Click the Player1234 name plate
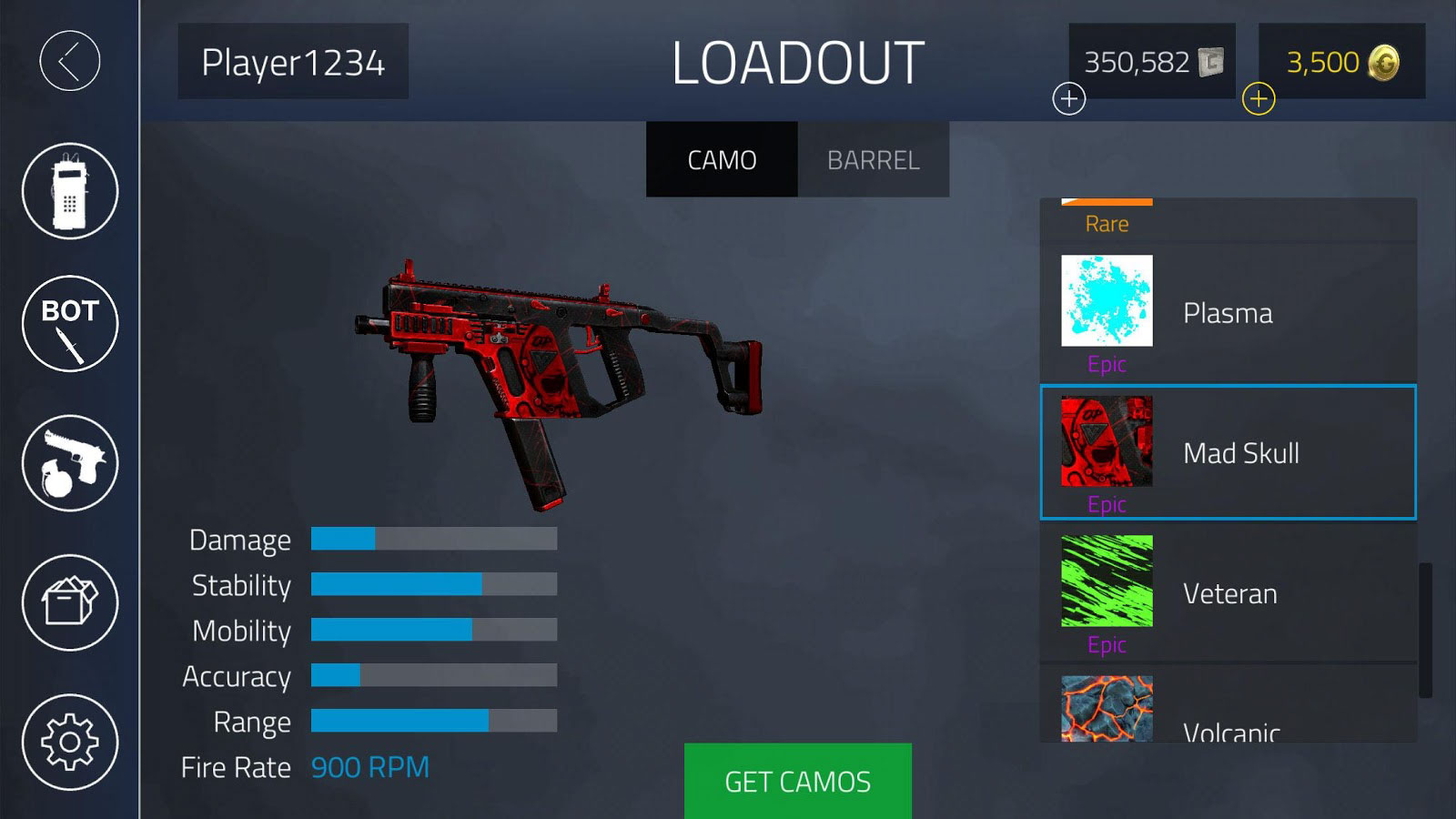Image resolution: width=1456 pixels, height=819 pixels. (x=291, y=62)
